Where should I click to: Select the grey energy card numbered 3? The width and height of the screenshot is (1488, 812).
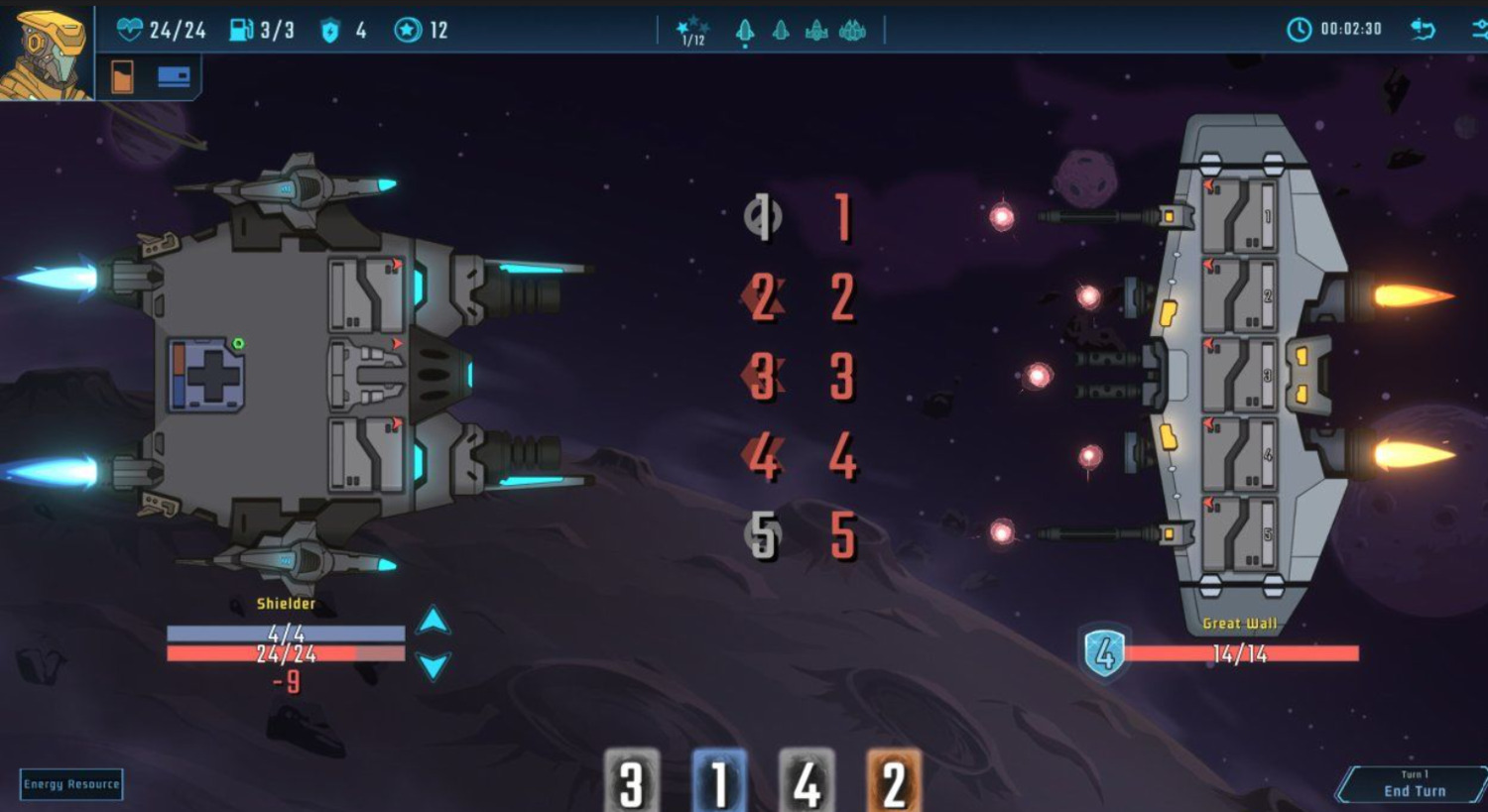click(x=631, y=781)
